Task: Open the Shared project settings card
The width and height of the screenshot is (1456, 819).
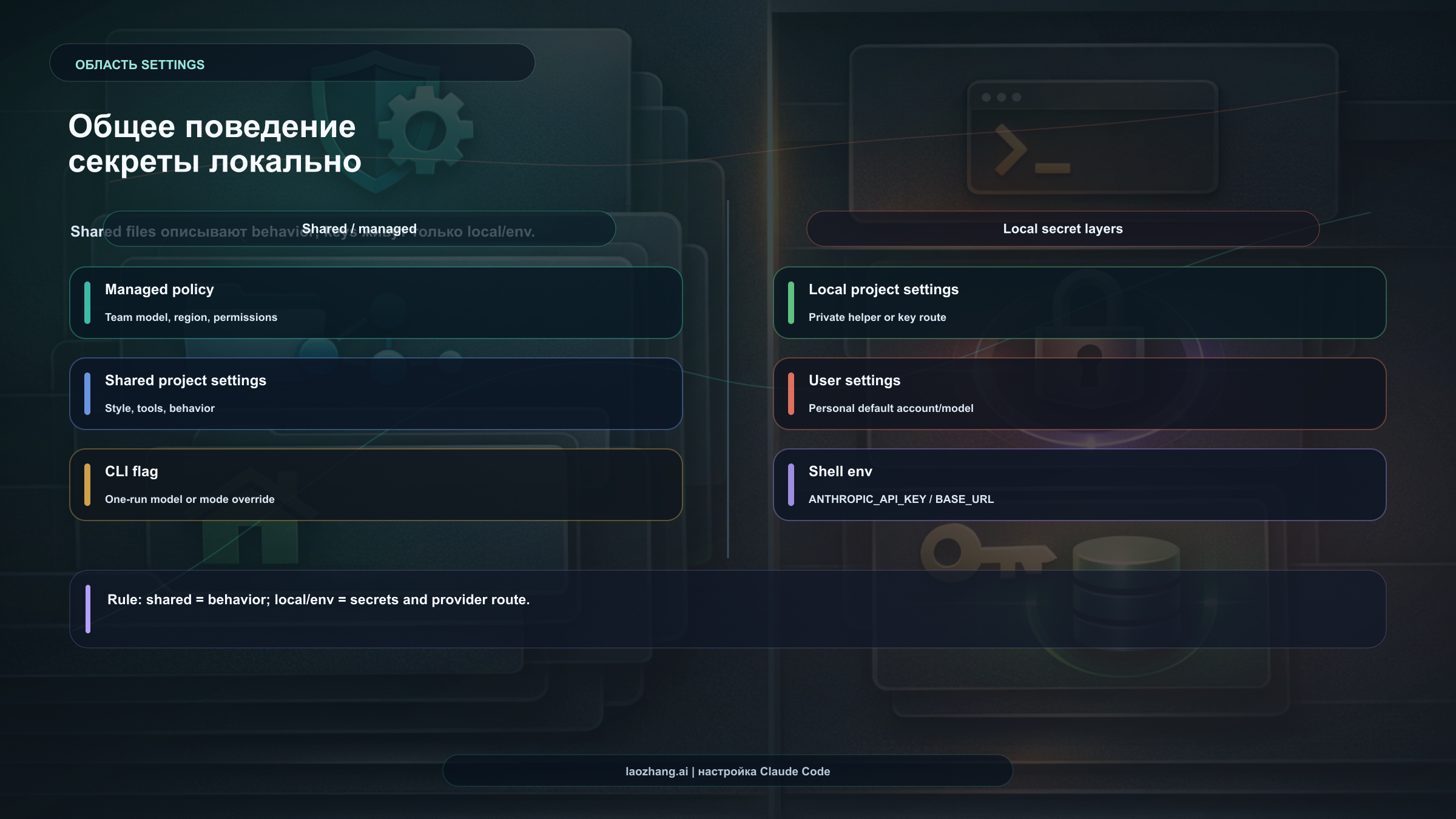Action: [376, 394]
